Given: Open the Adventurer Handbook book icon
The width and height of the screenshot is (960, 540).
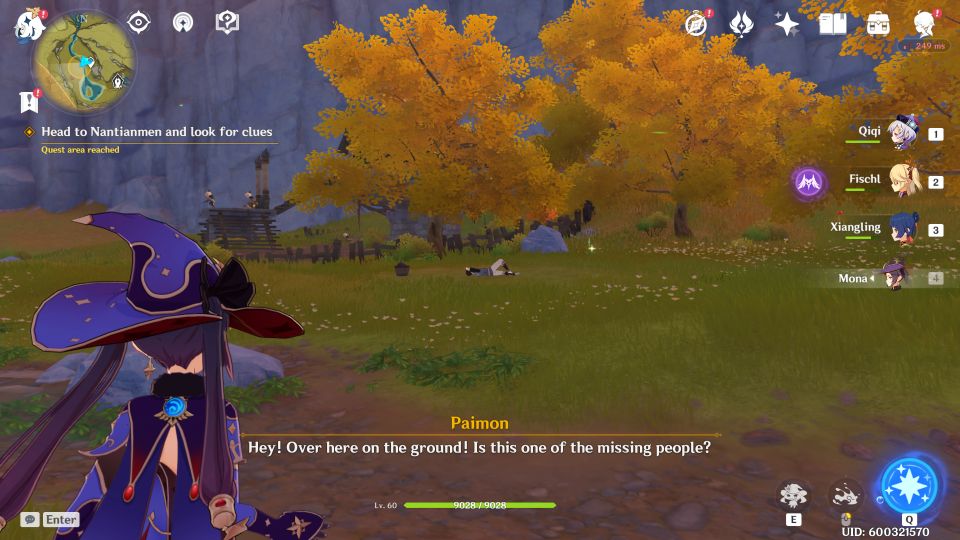Looking at the screenshot, I should pyautogui.click(x=832, y=24).
